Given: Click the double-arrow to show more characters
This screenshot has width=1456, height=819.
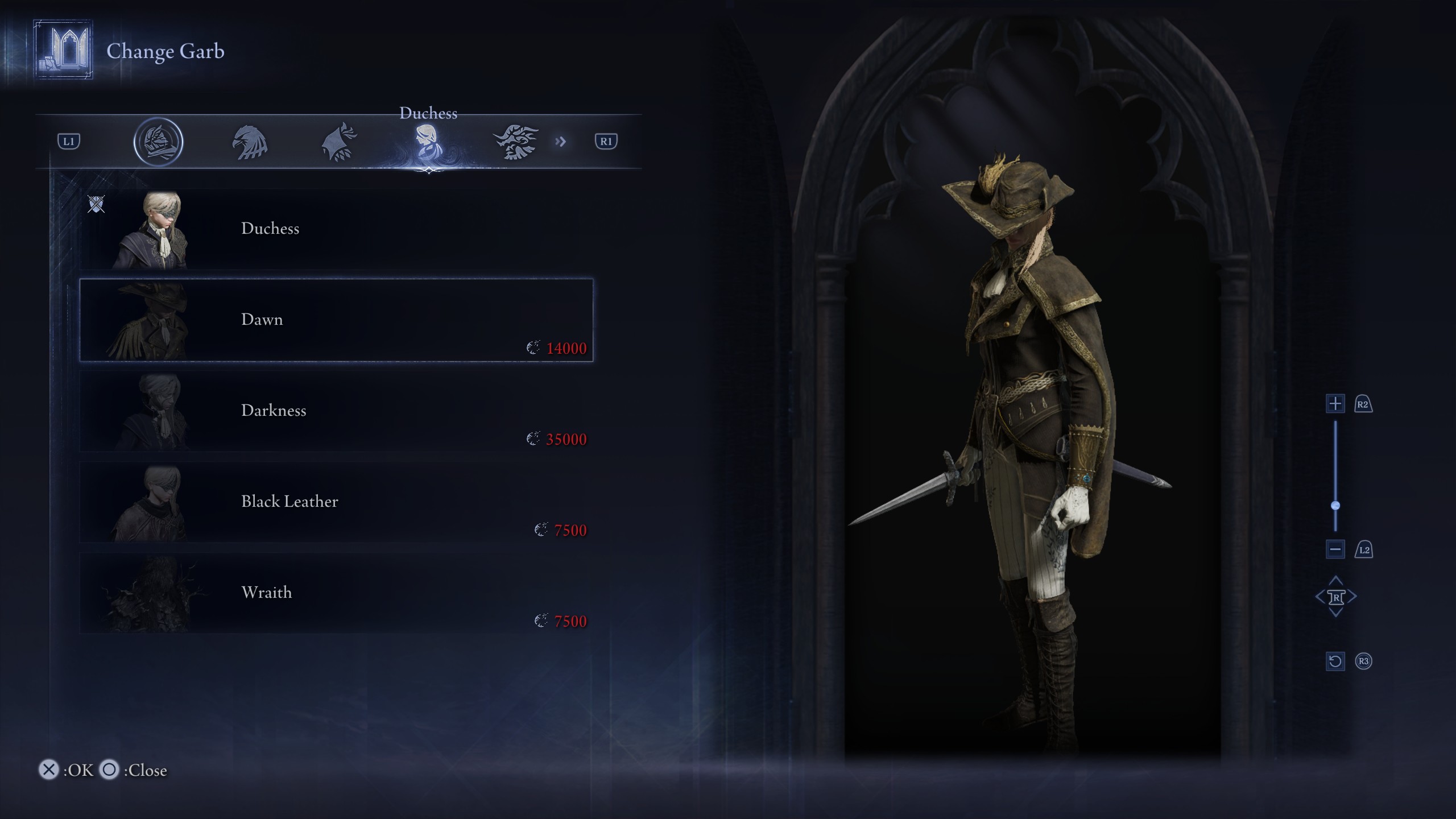Looking at the screenshot, I should pyautogui.click(x=561, y=142).
